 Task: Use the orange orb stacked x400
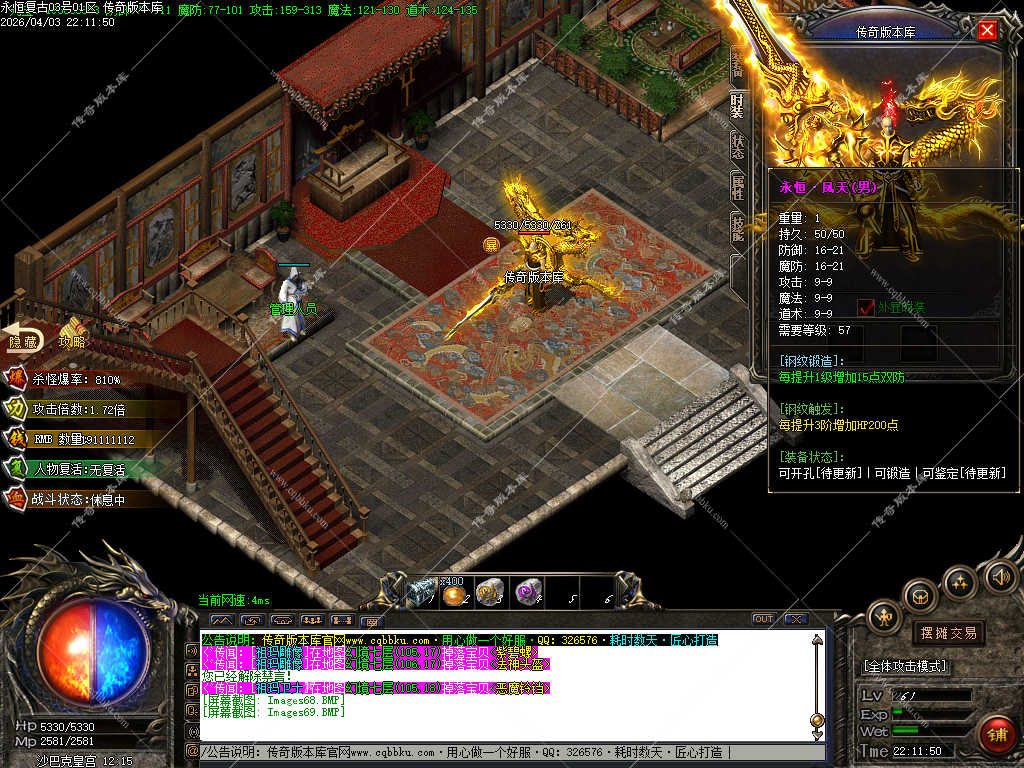coord(455,594)
